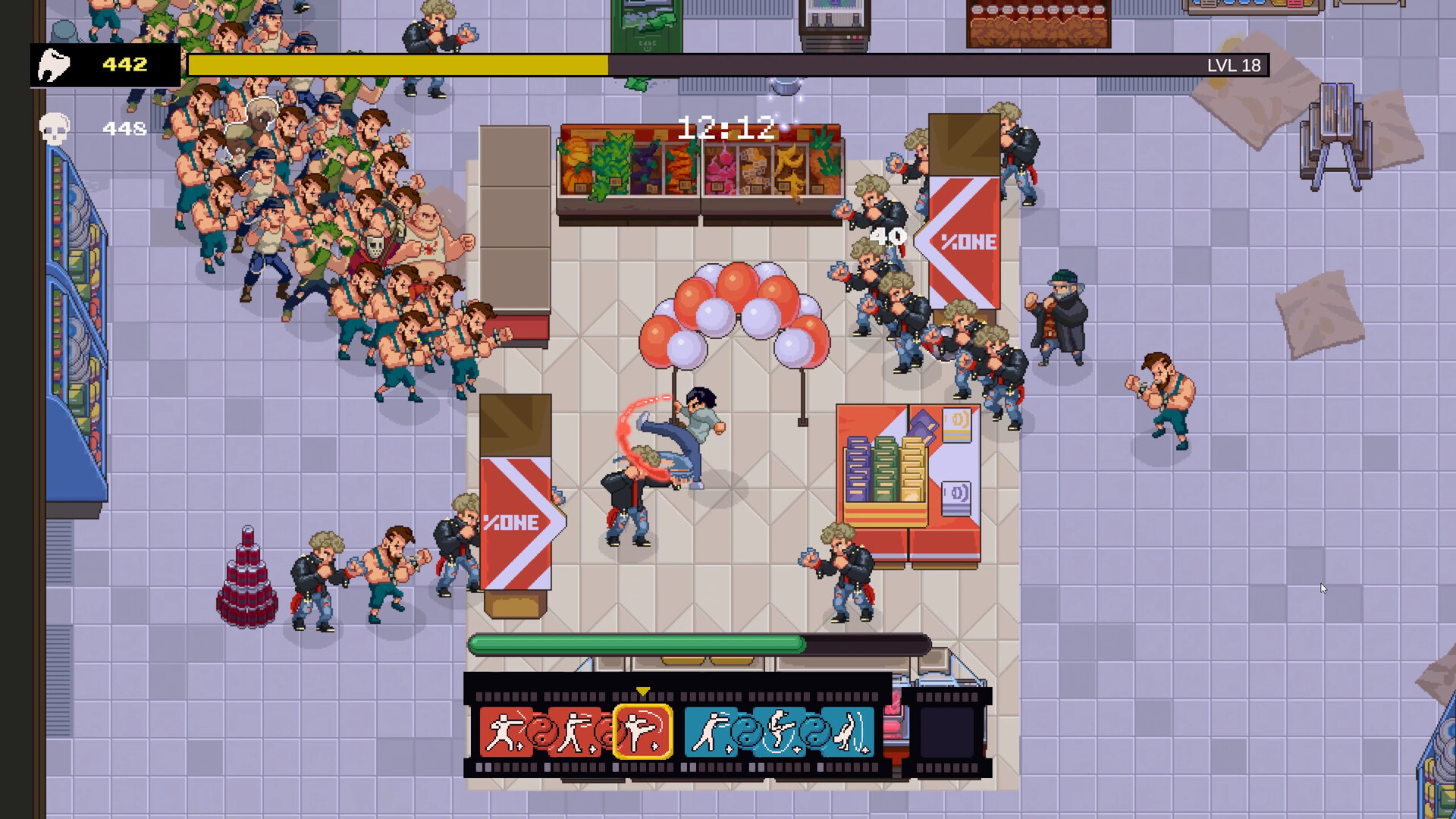Click the LVL 18 label on the top bar
This screenshot has width=1456, height=819.
point(1235,66)
